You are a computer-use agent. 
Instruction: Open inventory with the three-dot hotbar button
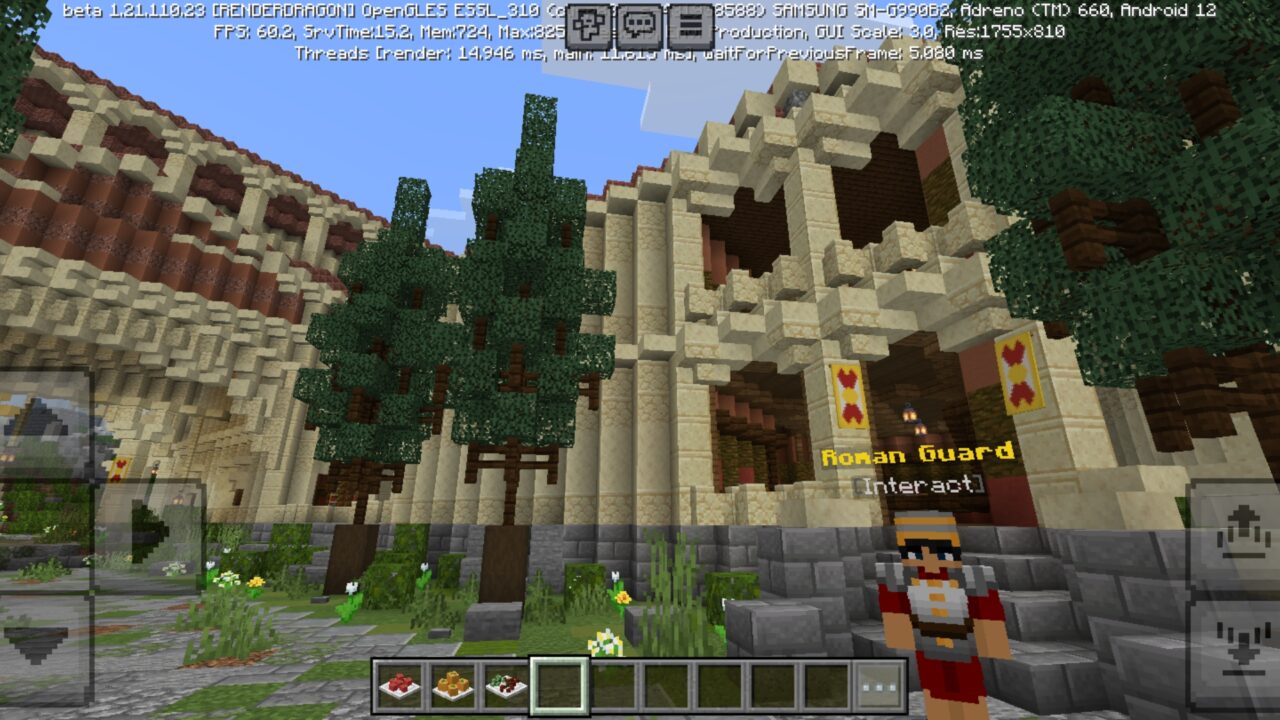(880, 685)
